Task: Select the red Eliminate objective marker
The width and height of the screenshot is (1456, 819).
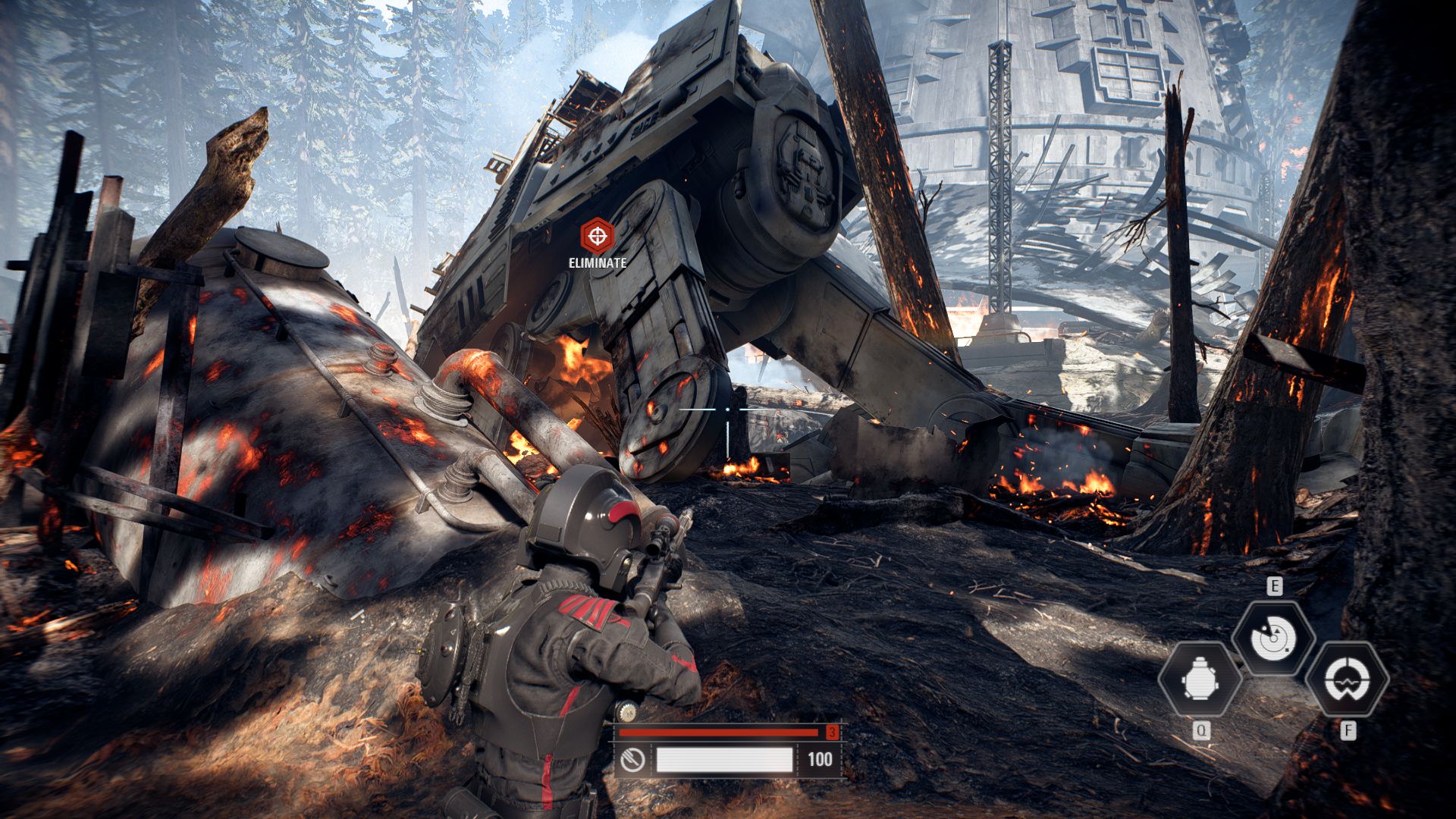Action: tap(598, 237)
